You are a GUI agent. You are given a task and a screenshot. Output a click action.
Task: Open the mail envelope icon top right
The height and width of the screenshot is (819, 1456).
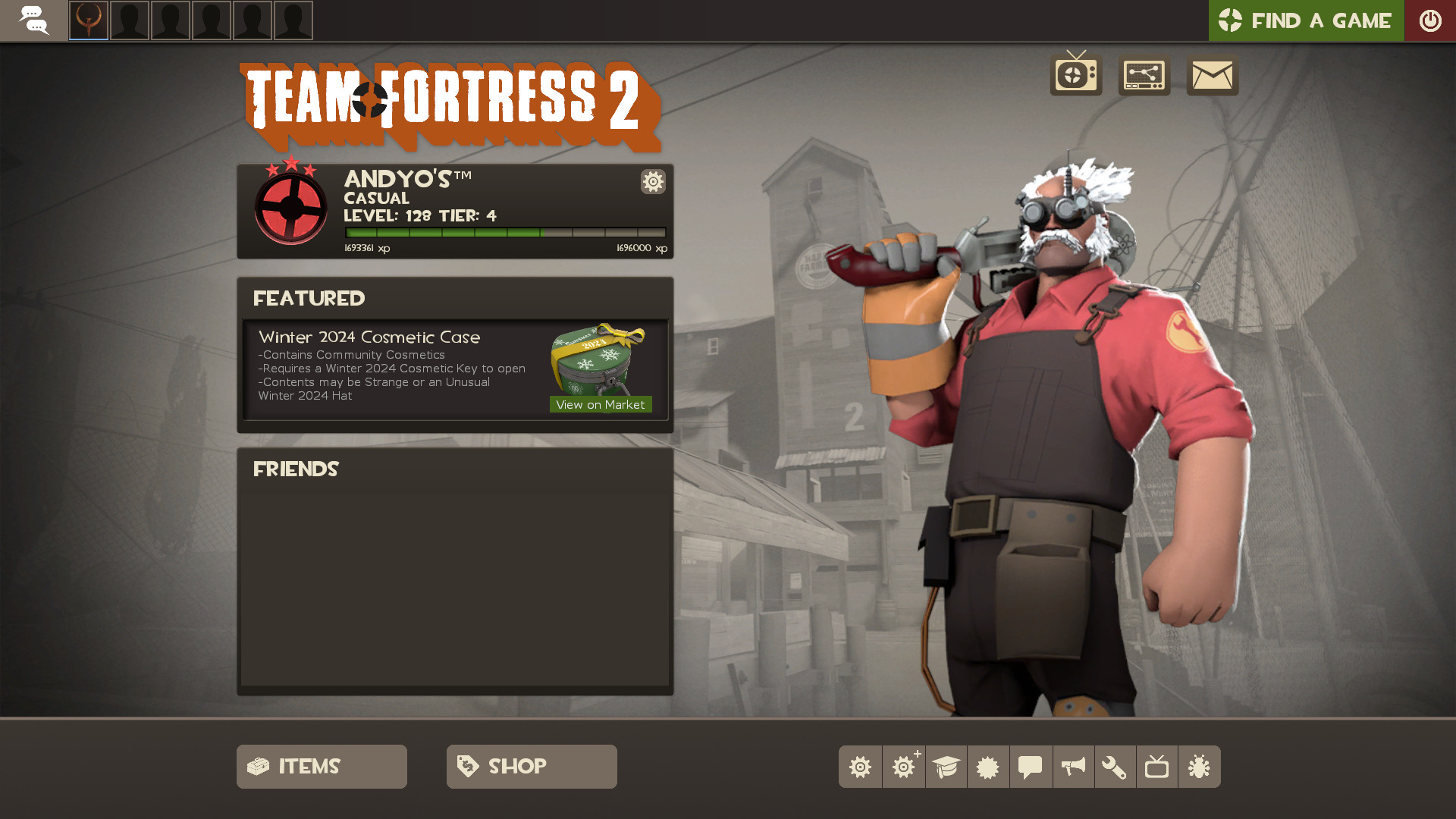coord(1211,76)
